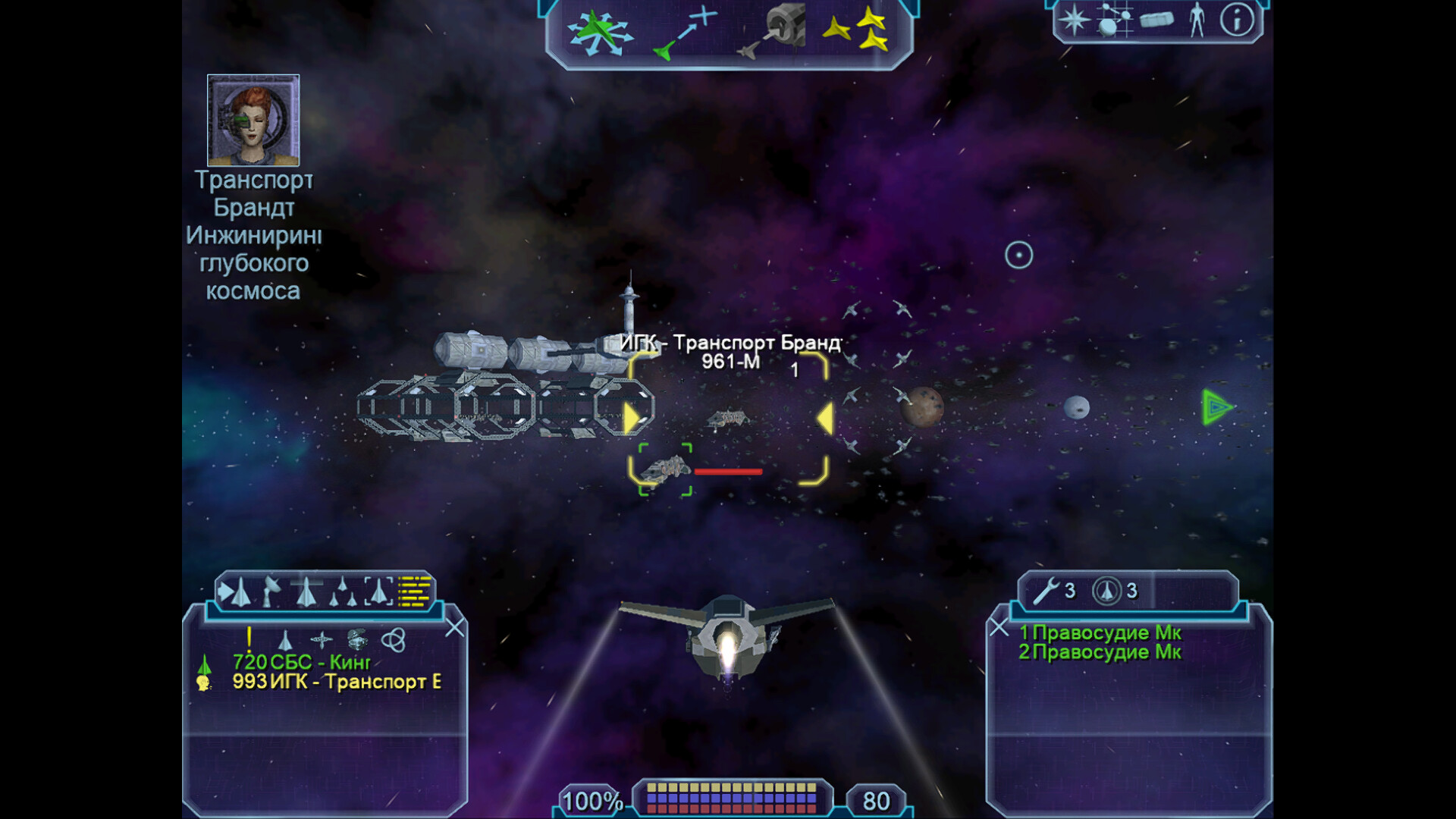1456x819 pixels.
Task: Click the cargo container icon
Action: click(1156, 20)
